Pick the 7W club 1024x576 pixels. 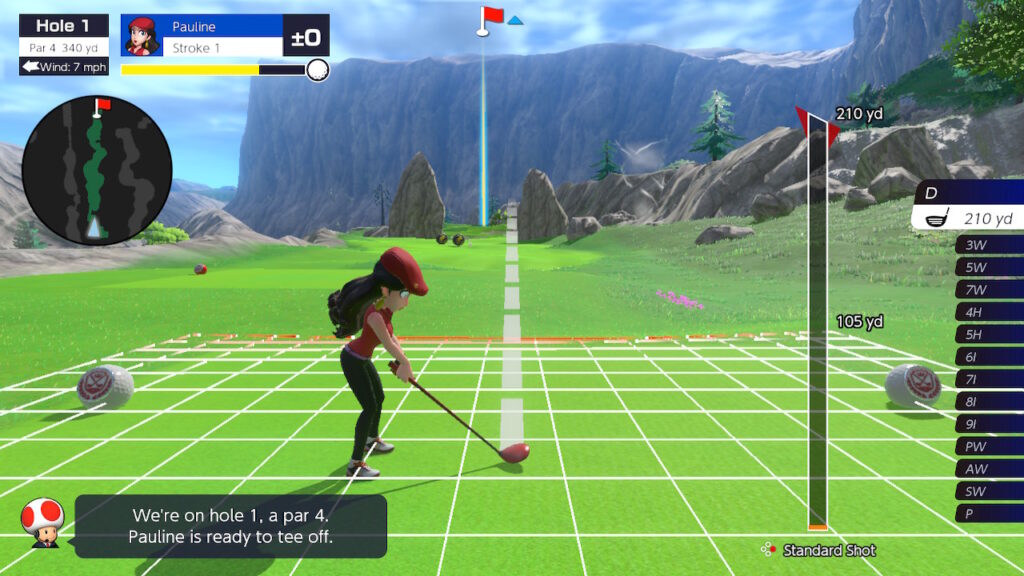pyautogui.click(x=988, y=290)
